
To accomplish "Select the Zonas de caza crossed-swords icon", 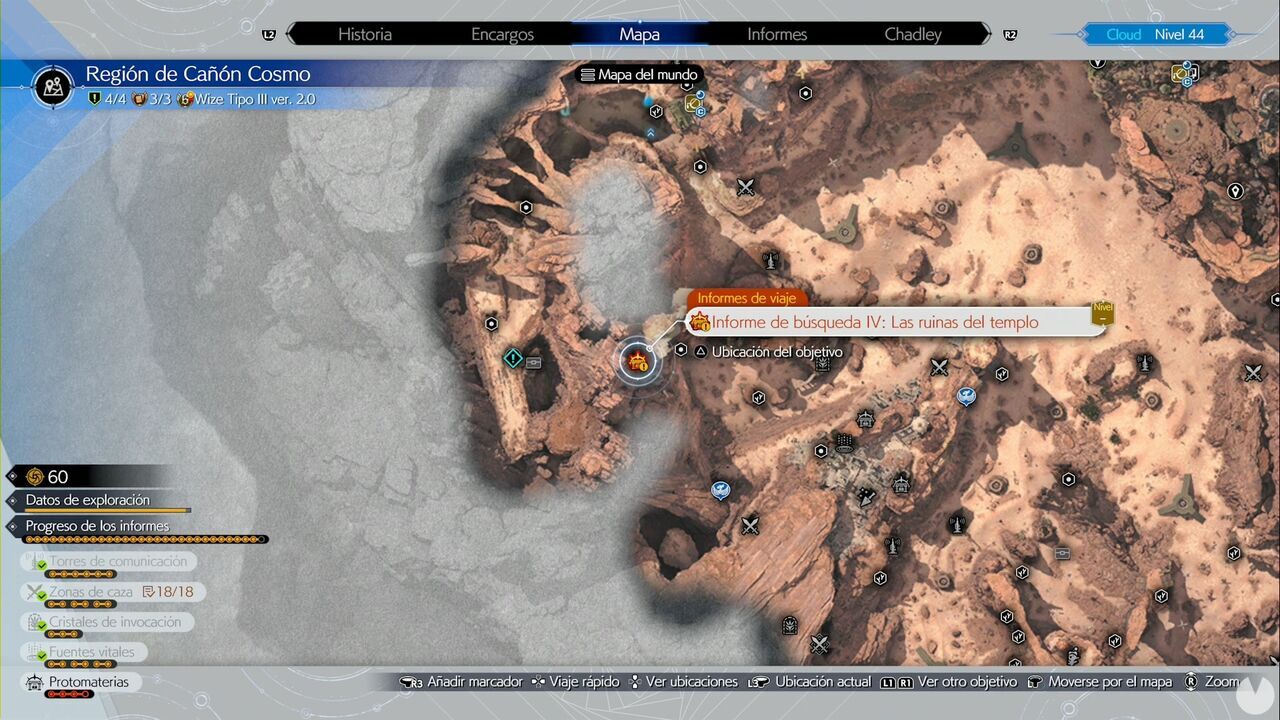I will pyautogui.click(x=33, y=591).
